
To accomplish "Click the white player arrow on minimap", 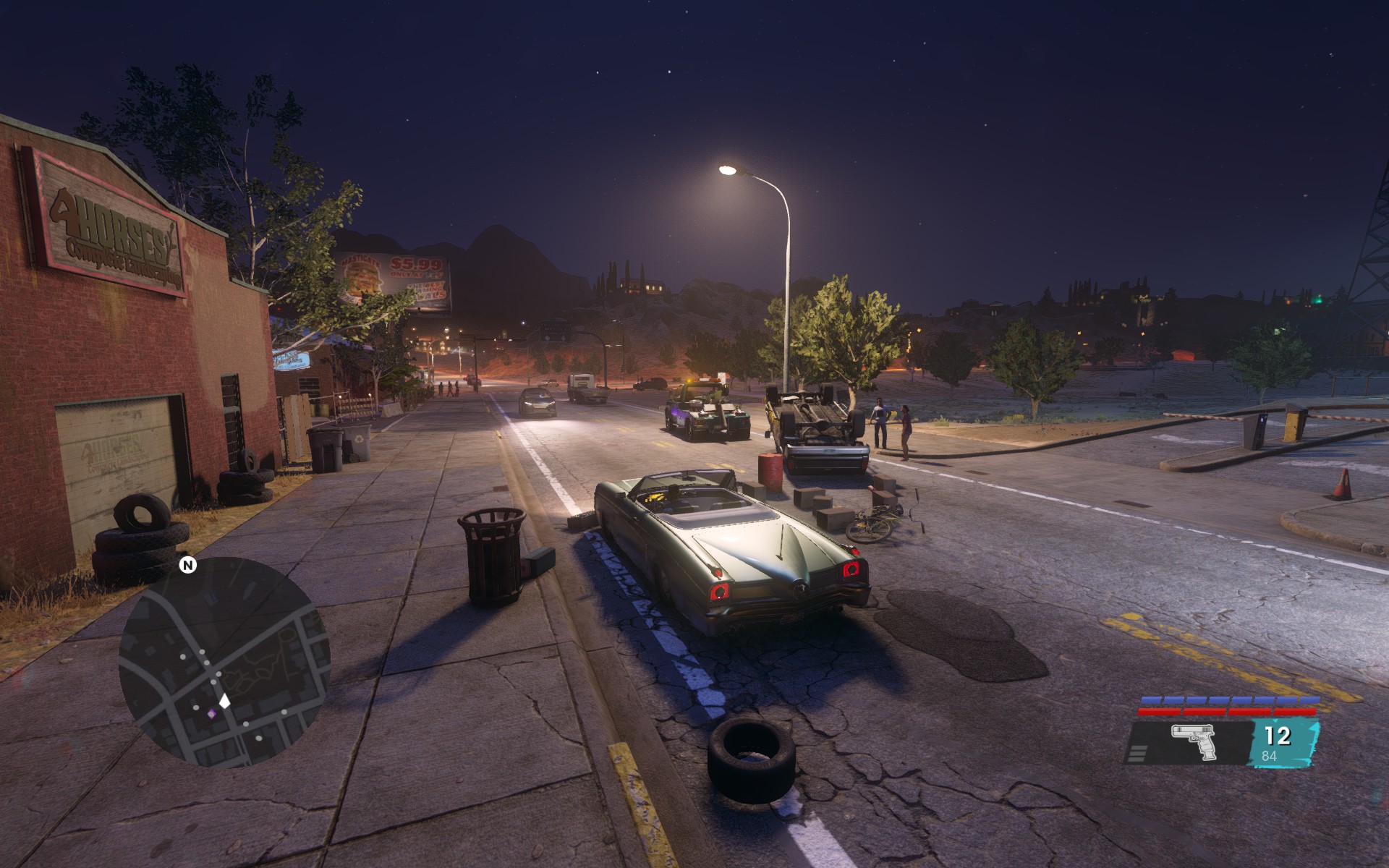I will (225, 700).
